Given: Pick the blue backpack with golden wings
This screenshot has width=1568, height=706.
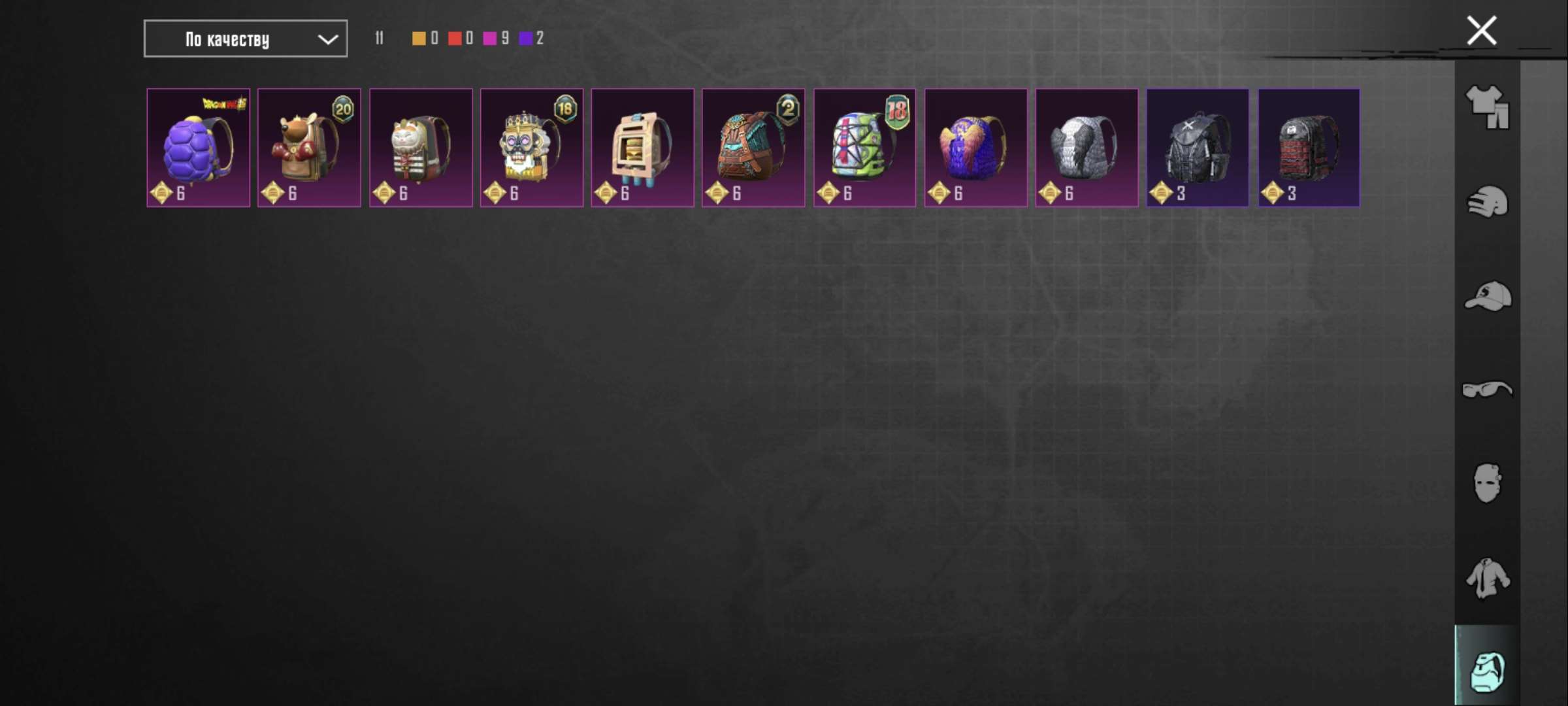Looking at the screenshot, I should pyautogui.click(x=975, y=148).
